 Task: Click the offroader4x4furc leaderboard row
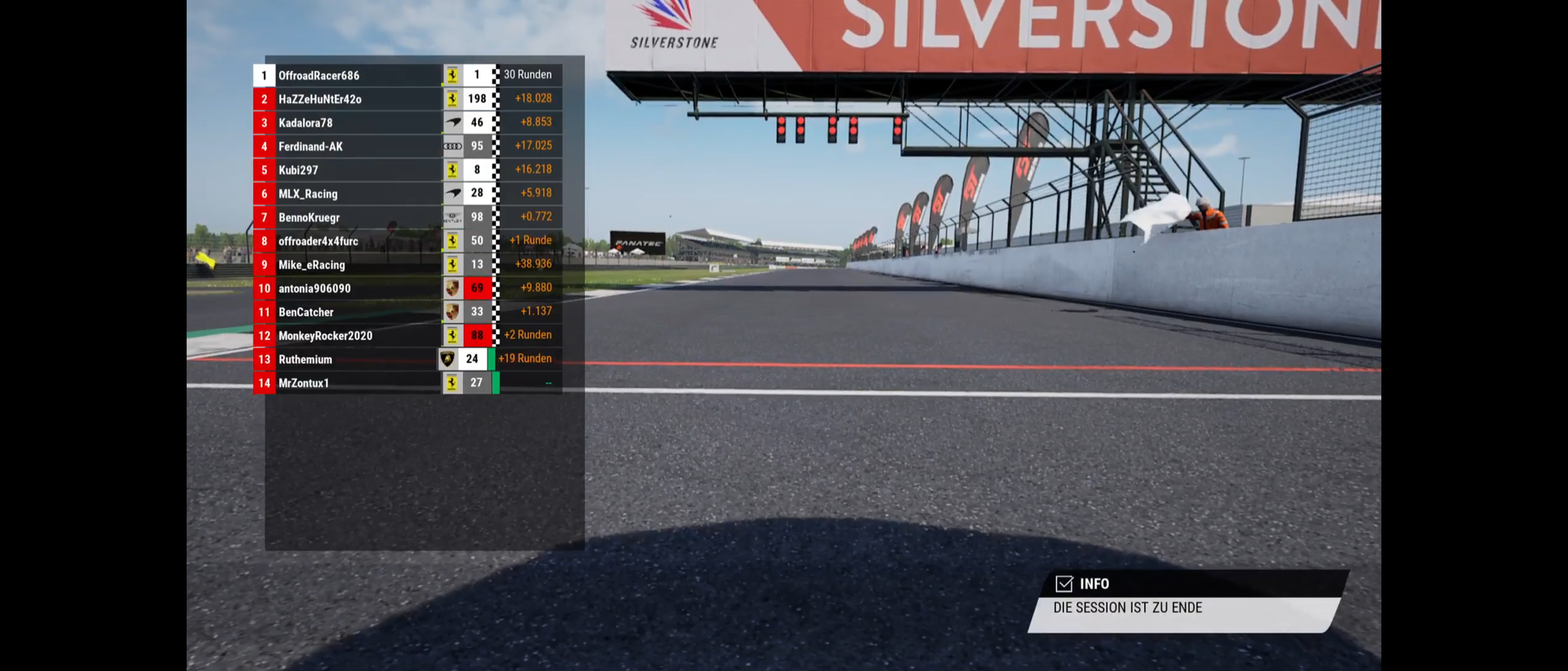(318, 242)
